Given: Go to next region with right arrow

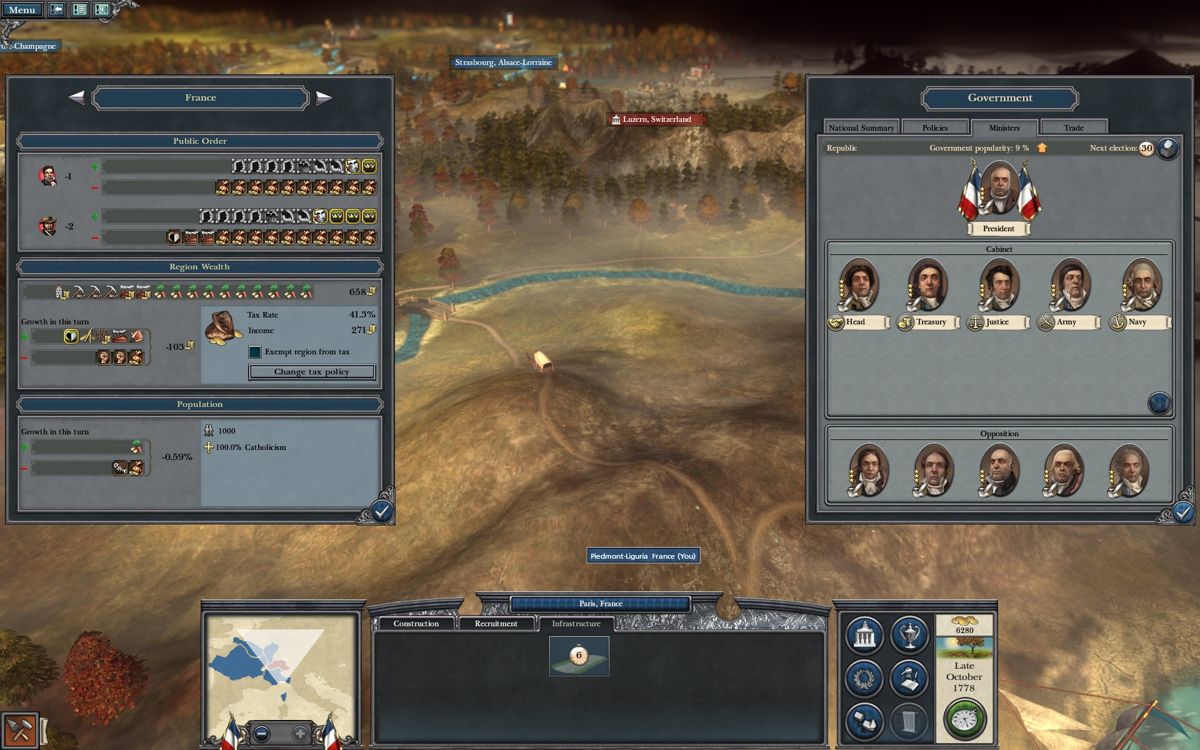Looking at the screenshot, I should coord(324,98).
